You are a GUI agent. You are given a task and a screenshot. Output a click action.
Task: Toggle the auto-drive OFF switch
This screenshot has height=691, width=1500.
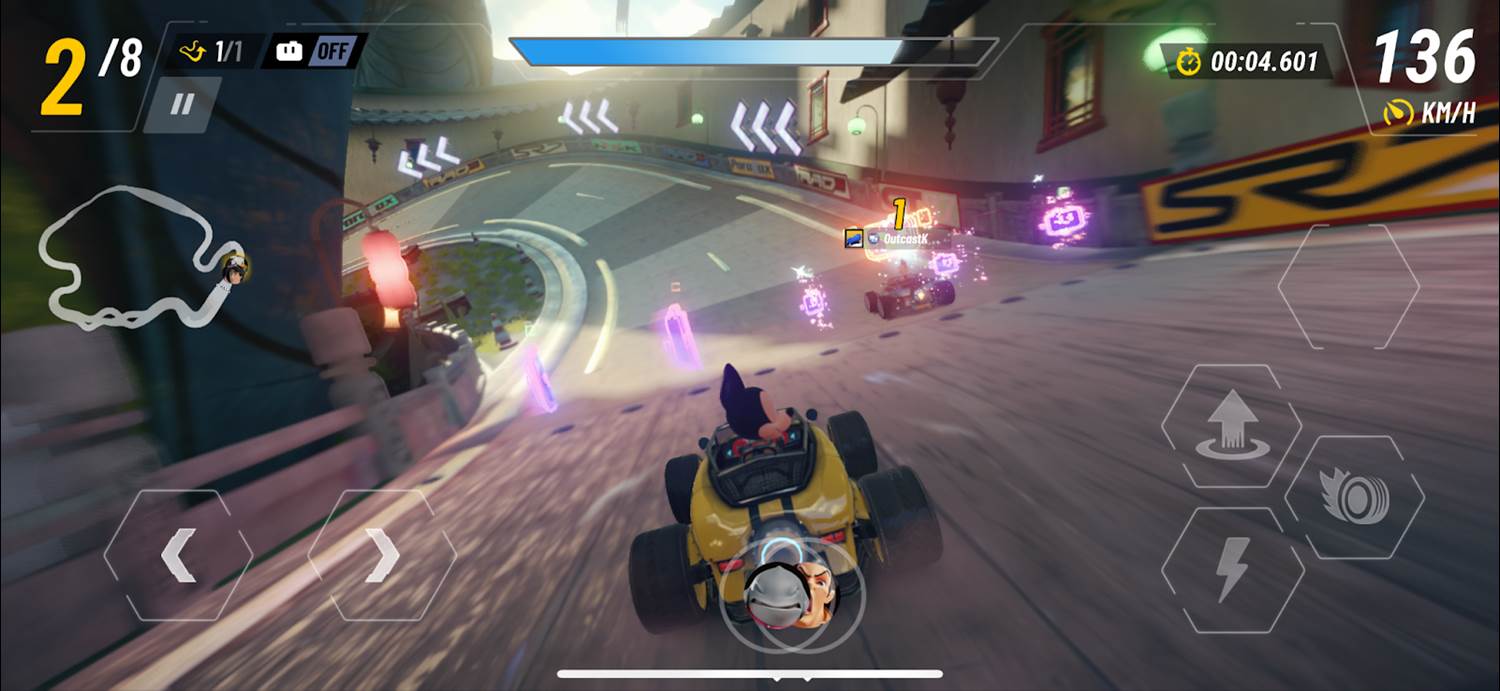click(313, 52)
